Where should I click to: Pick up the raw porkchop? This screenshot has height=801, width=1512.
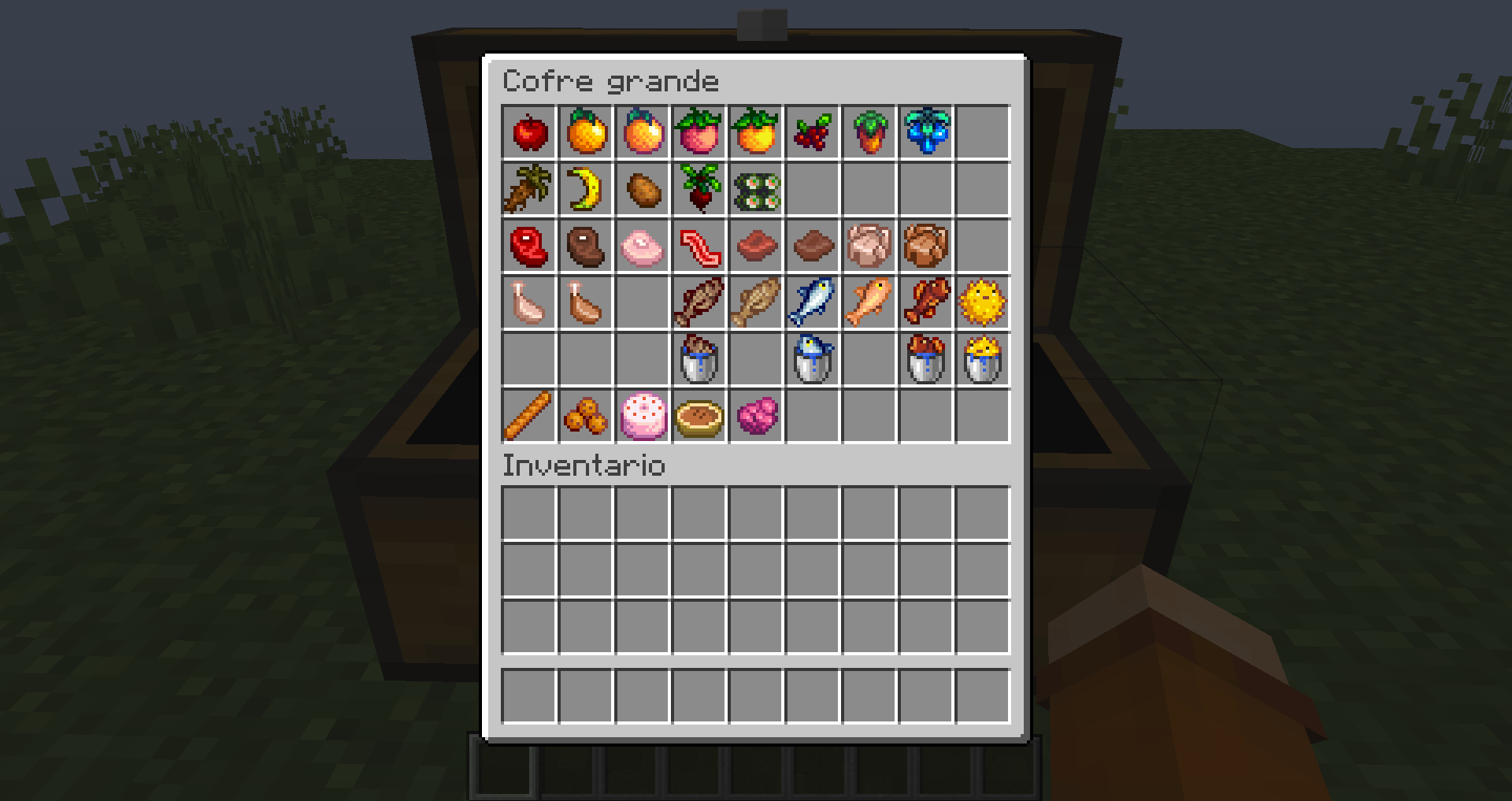point(643,245)
